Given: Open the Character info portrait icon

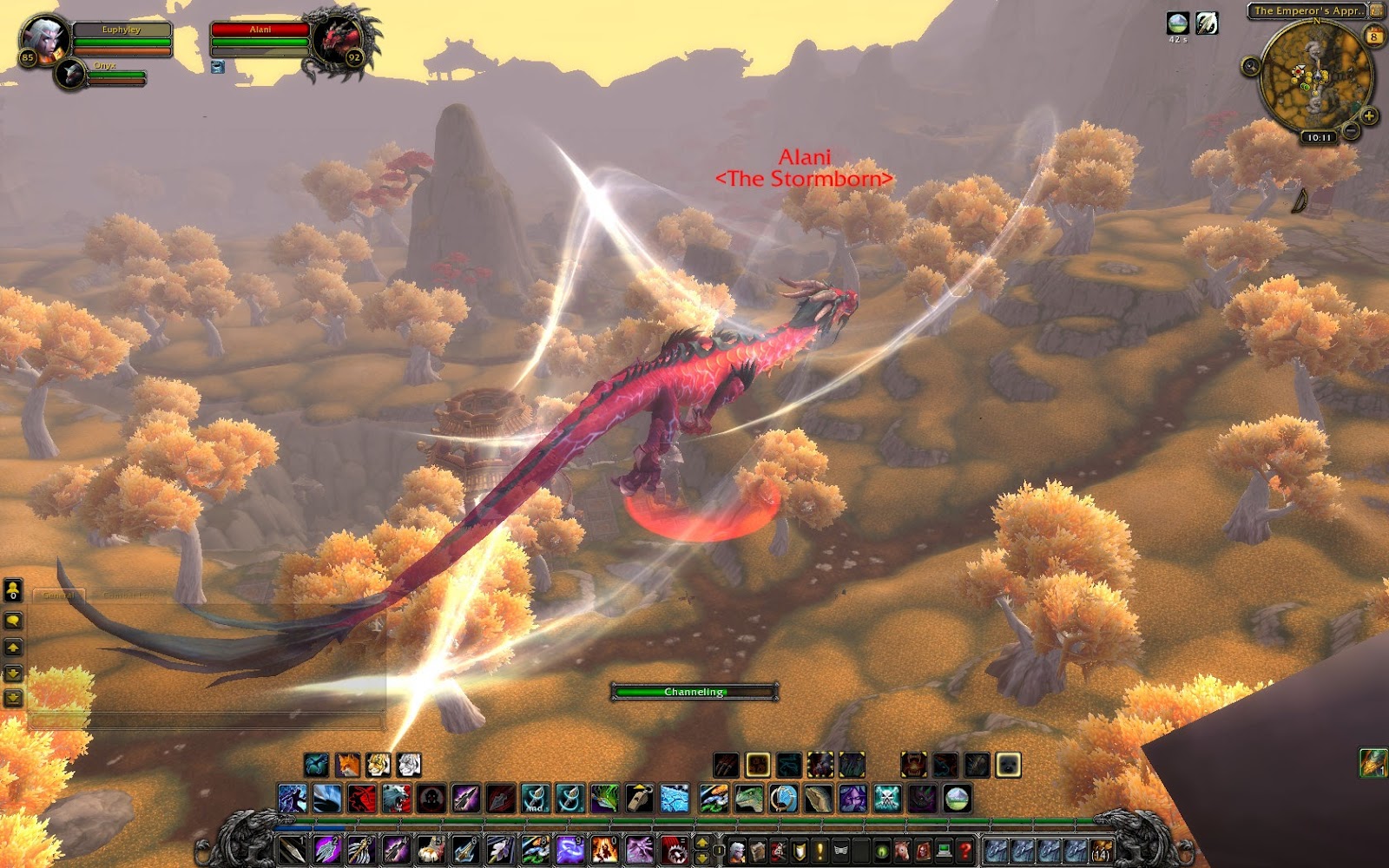Looking at the screenshot, I should [x=737, y=850].
